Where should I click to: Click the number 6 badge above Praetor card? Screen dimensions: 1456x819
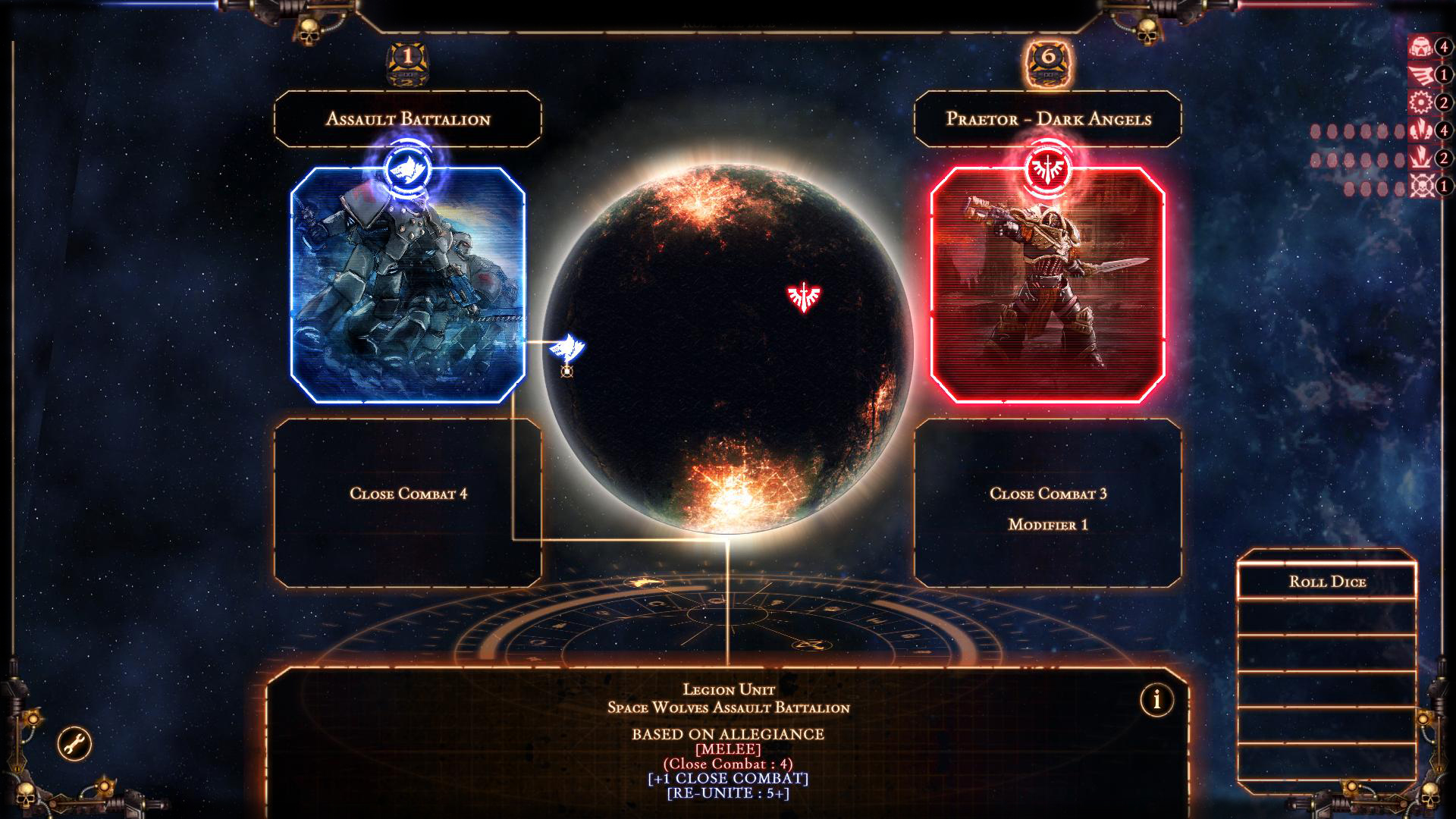pos(1050,55)
